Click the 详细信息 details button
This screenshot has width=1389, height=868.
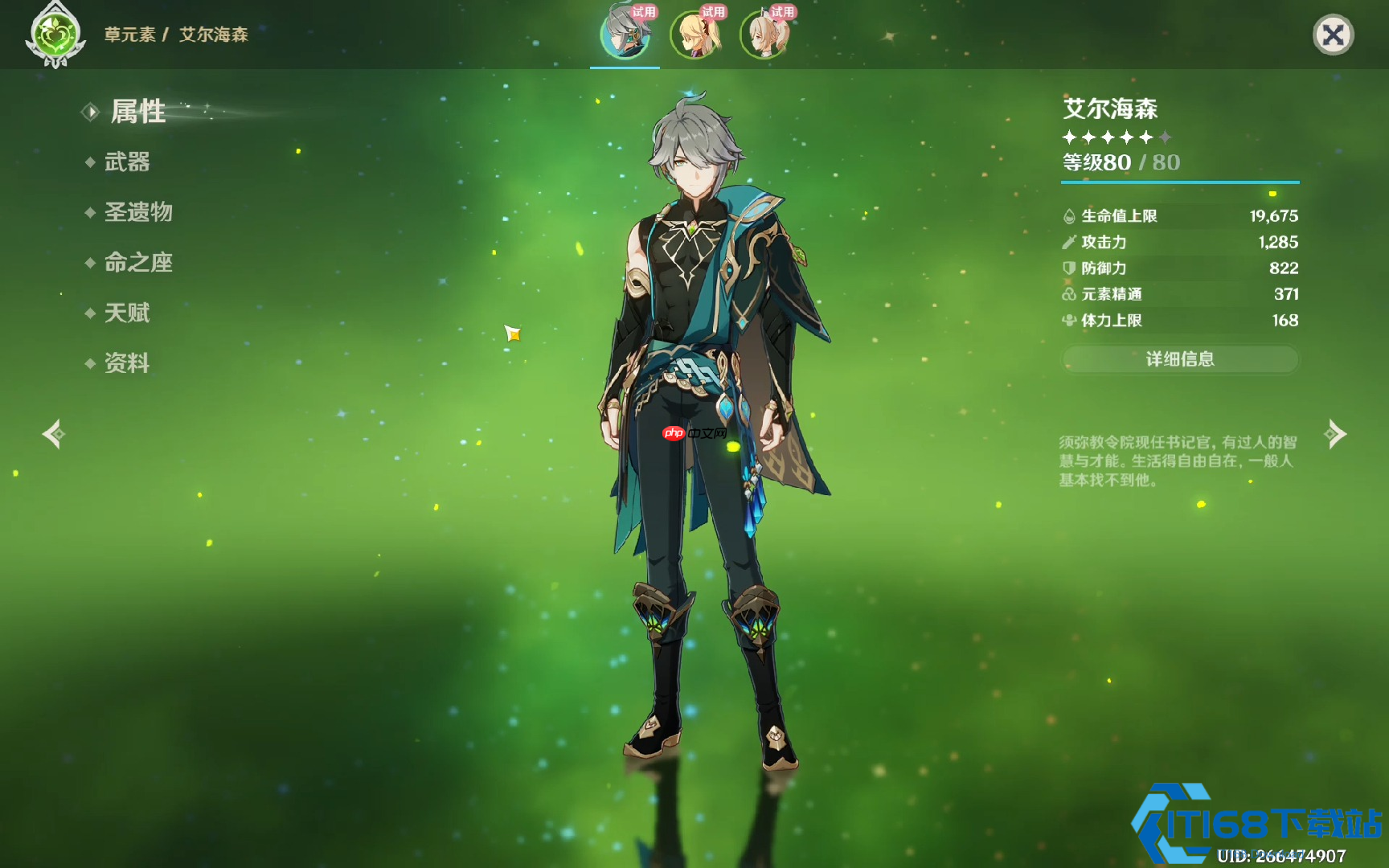click(x=1179, y=359)
